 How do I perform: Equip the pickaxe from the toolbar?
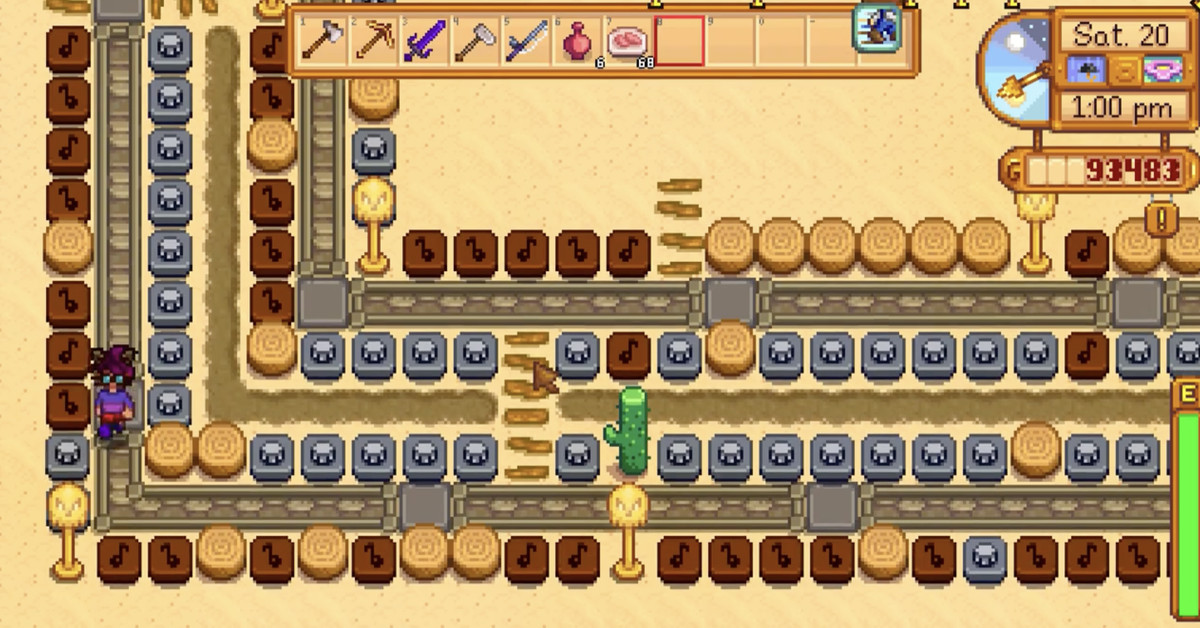click(x=374, y=41)
